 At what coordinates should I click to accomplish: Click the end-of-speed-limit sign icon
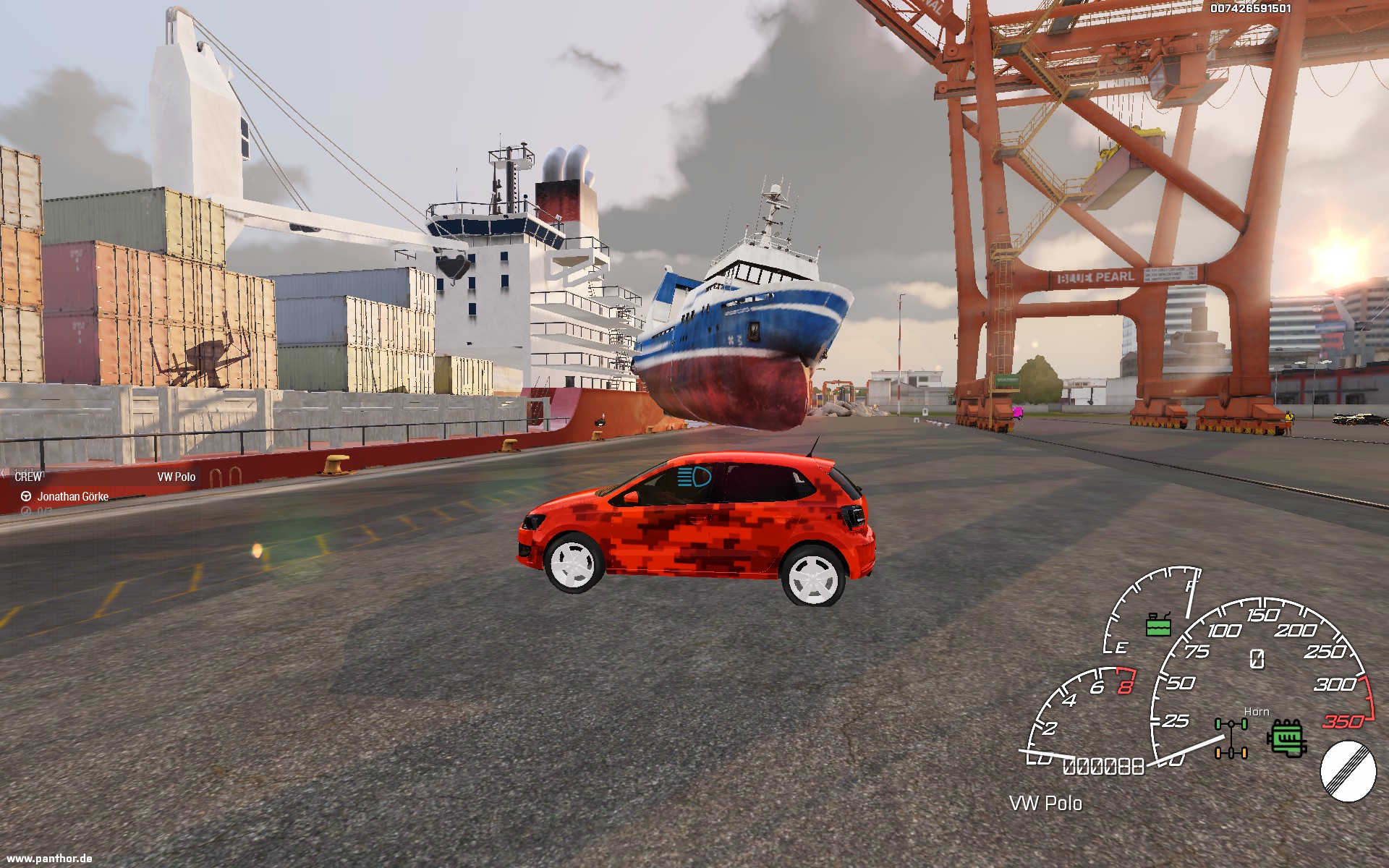point(1348,773)
